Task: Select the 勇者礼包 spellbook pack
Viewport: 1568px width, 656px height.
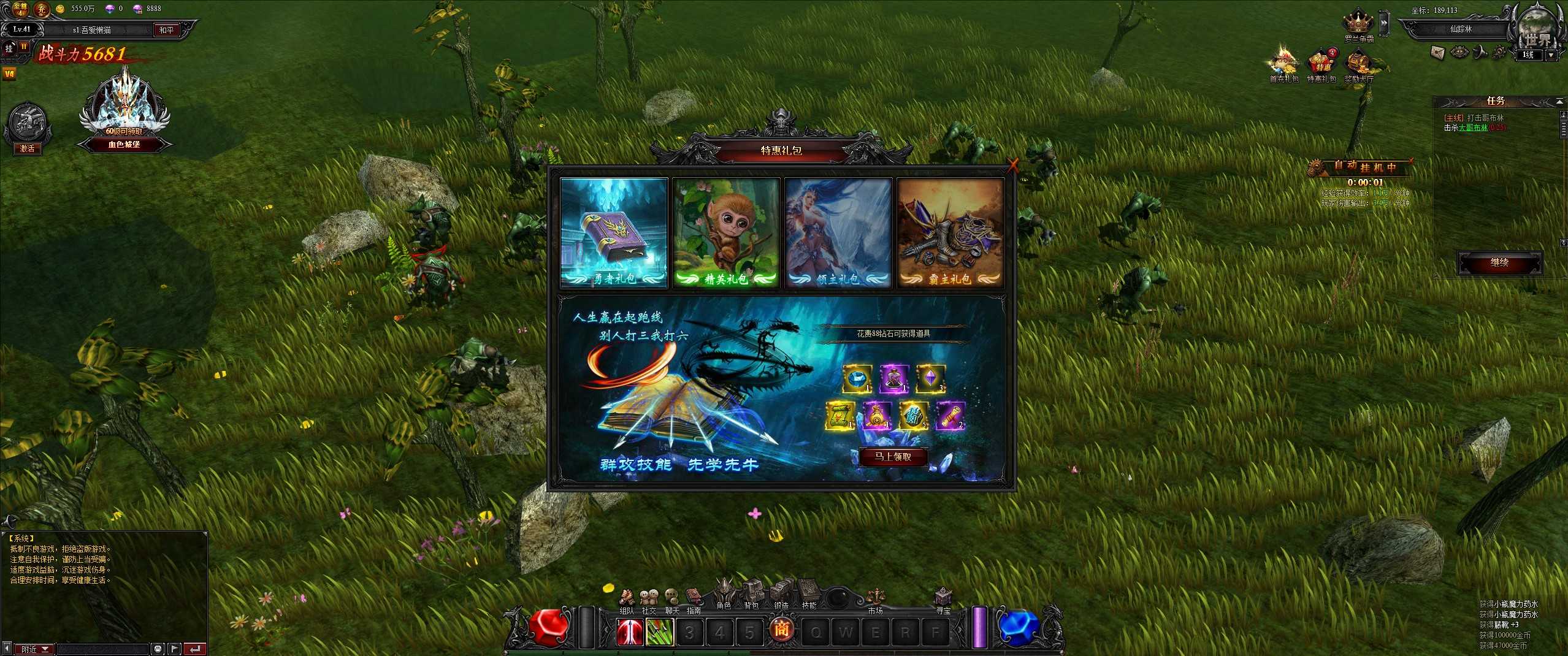Action: click(x=614, y=232)
